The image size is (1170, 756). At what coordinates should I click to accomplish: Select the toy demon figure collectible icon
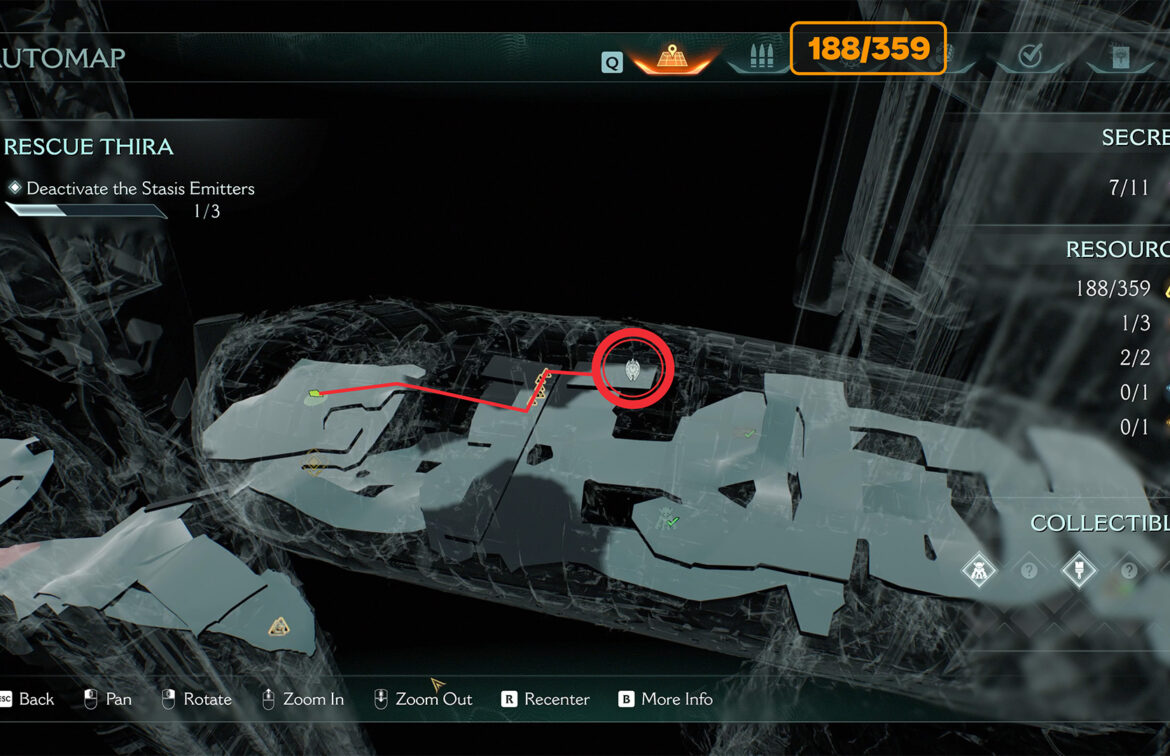[x=977, y=571]
